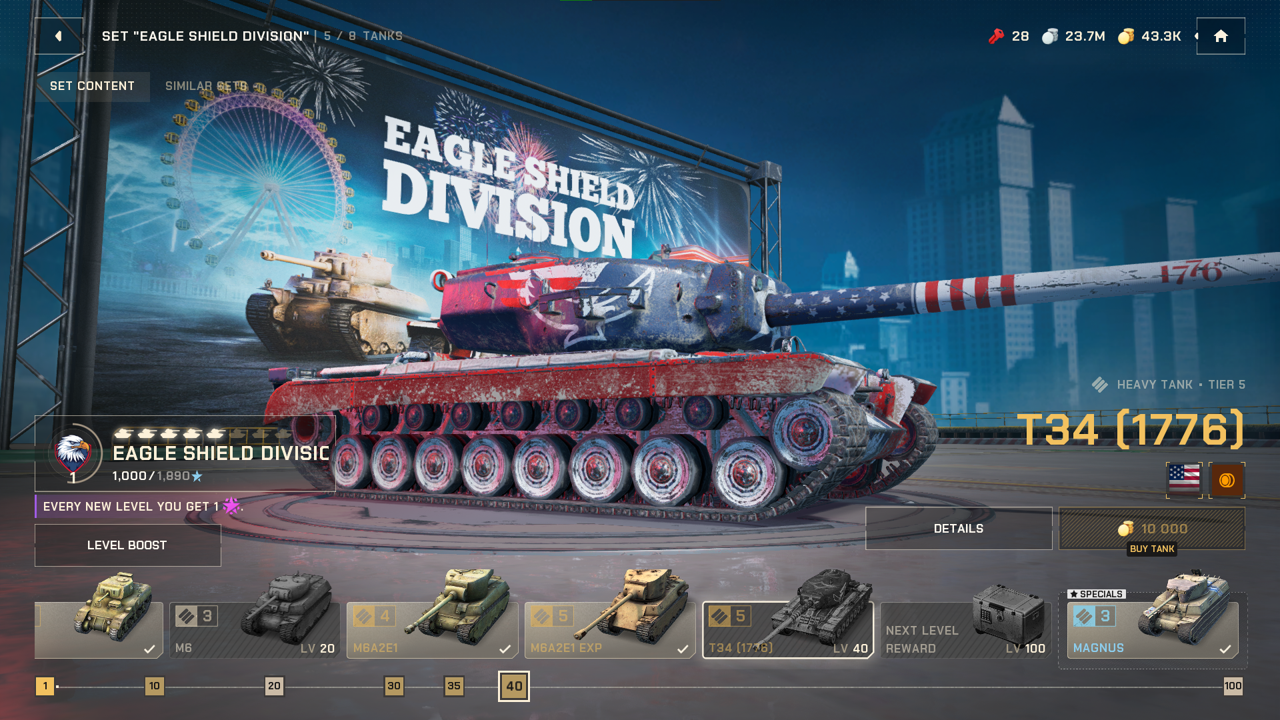
Task: Switch to the Set Content tab
Action: [91, 87]
